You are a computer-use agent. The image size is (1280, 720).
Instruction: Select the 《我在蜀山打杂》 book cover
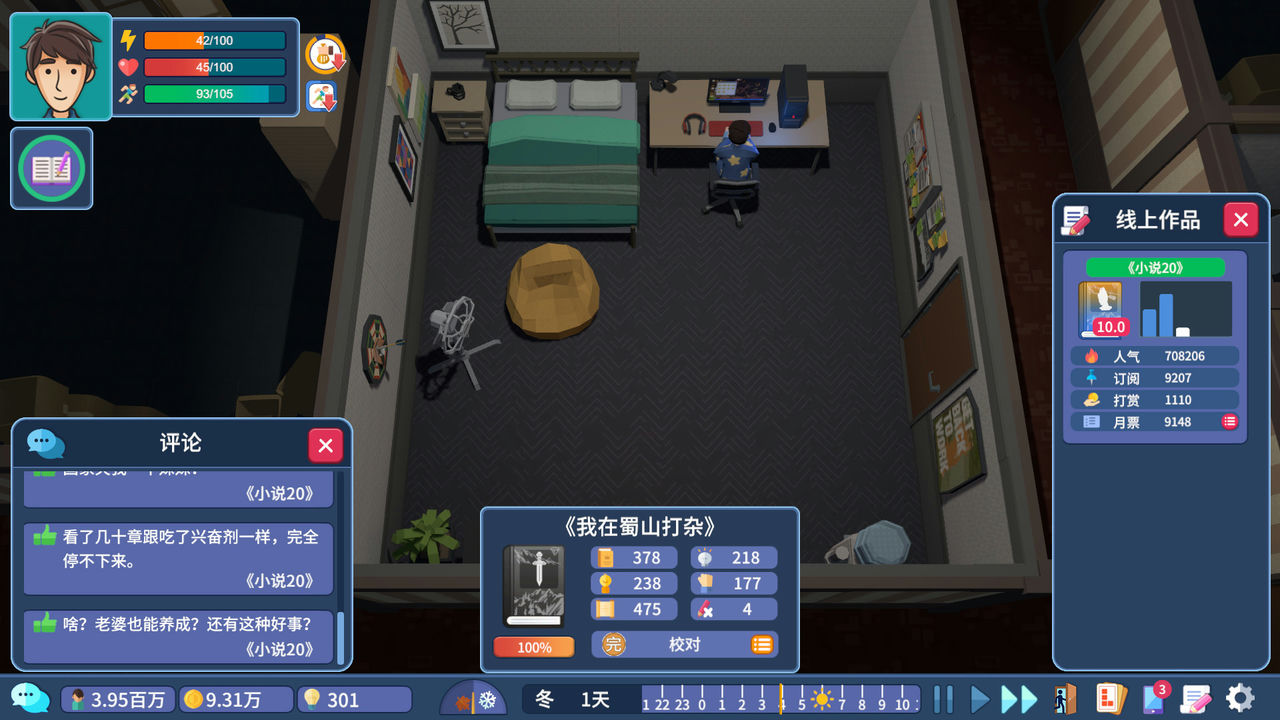point(533,586)
